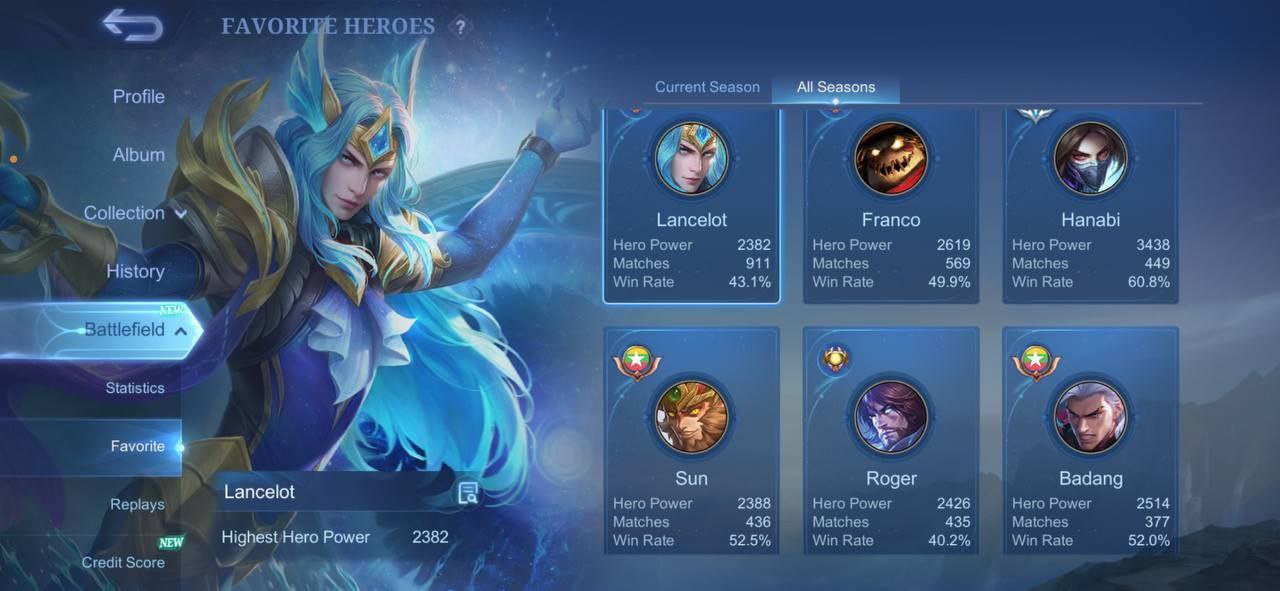The height and width of the screenshot is (591, 1280).
Task: Select the Favorite submenu entry
Action: 138,446
